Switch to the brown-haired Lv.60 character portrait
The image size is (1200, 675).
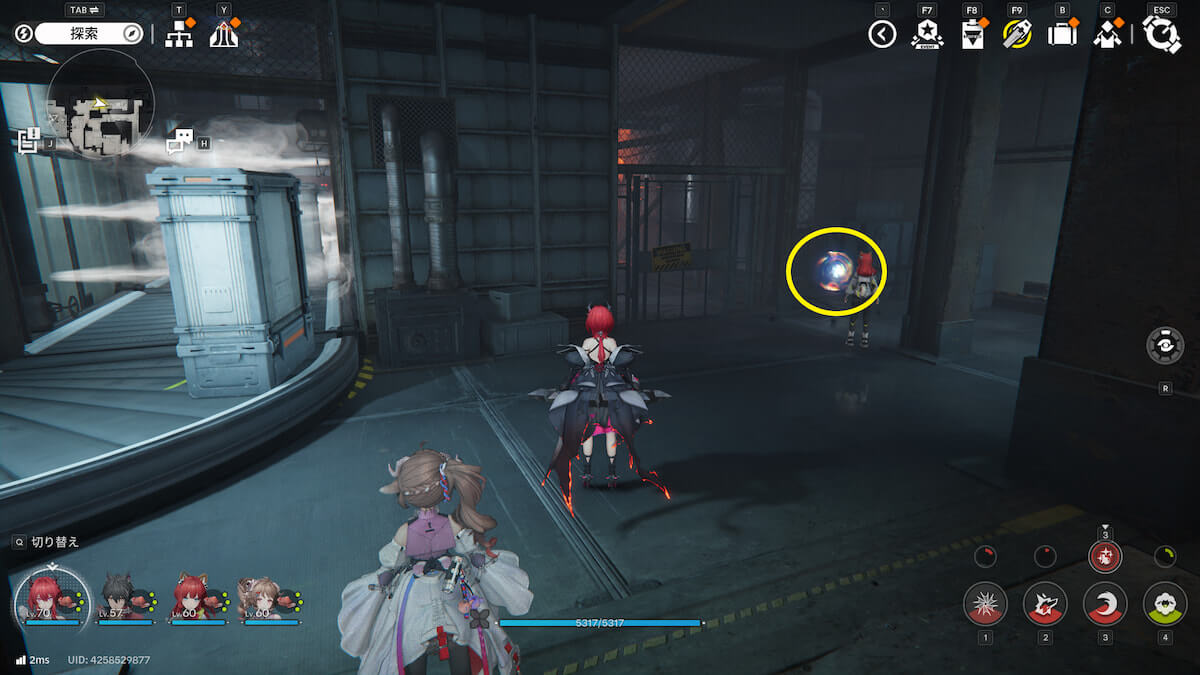pos(263,599)
